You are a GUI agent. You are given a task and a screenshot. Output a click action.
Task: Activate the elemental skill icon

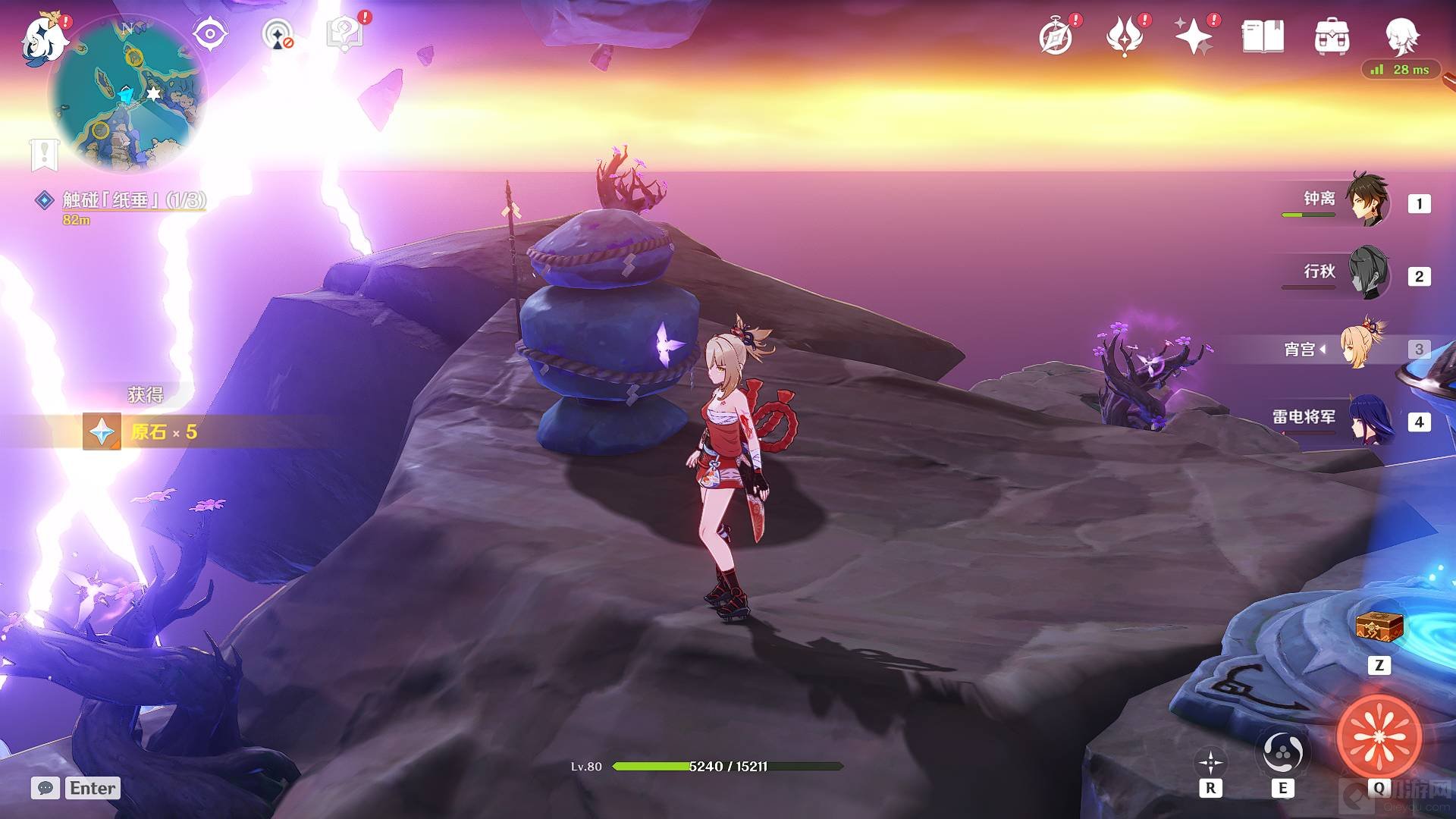pos(1282,752)
